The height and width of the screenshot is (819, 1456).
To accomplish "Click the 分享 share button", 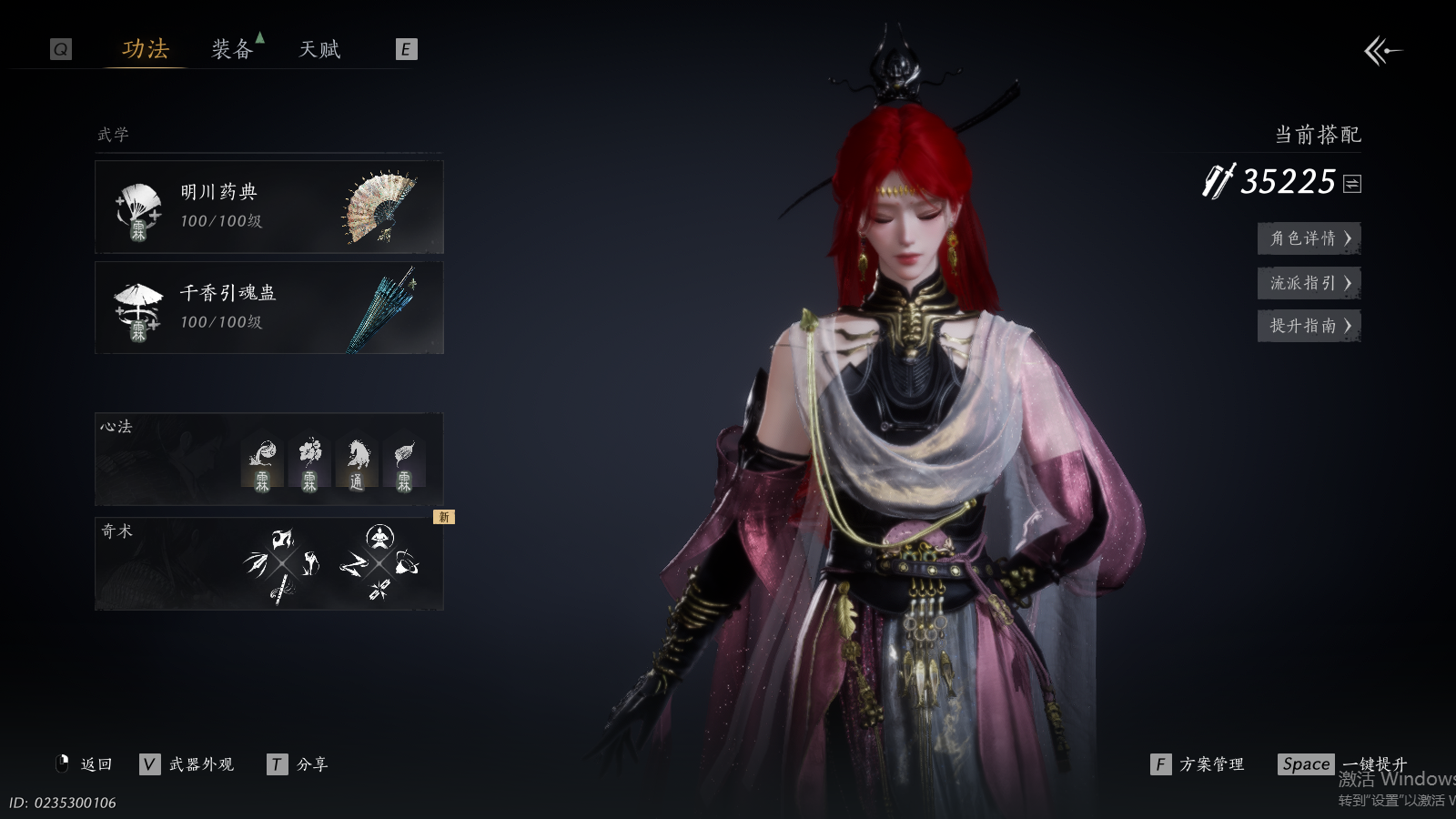I will [298, 764].
